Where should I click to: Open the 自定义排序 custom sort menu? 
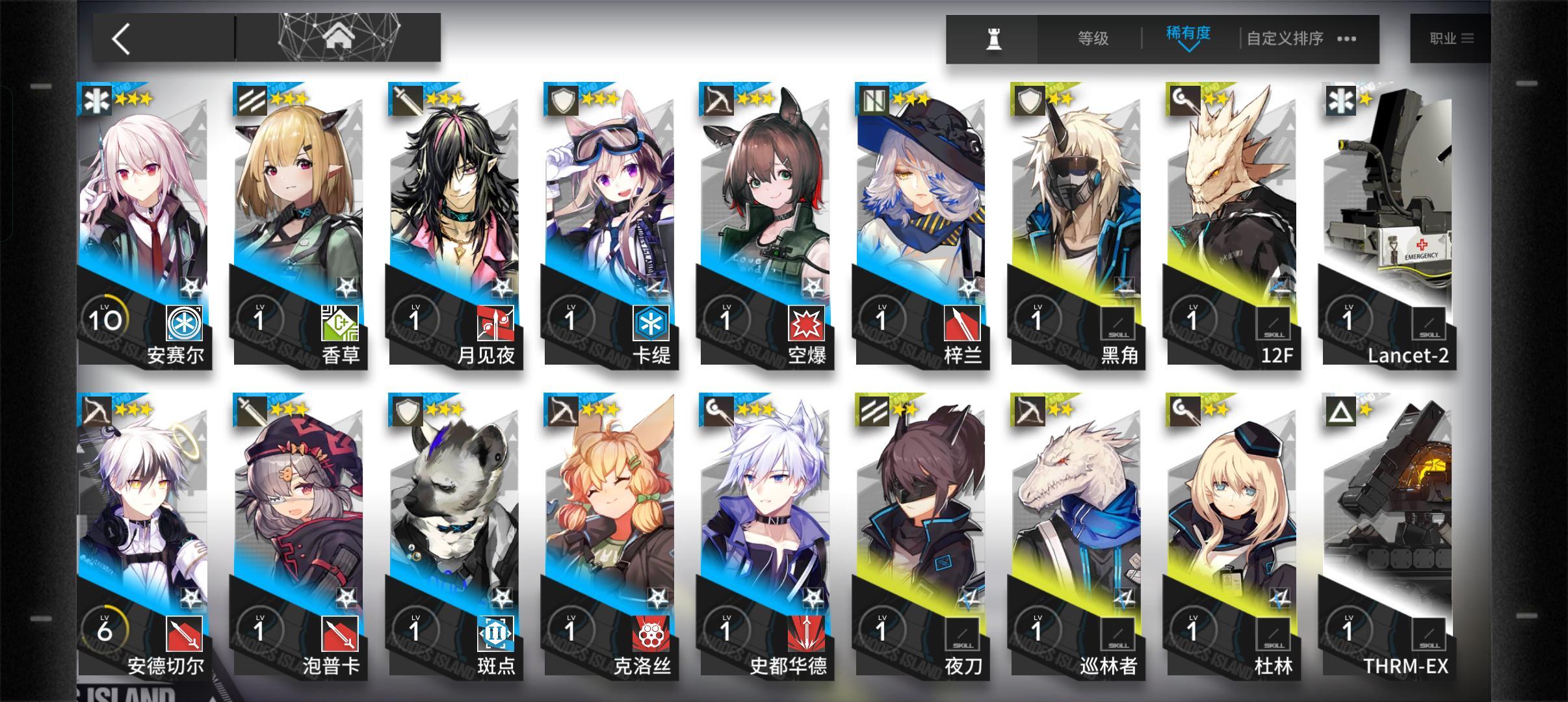click(x=1284, y=38)
